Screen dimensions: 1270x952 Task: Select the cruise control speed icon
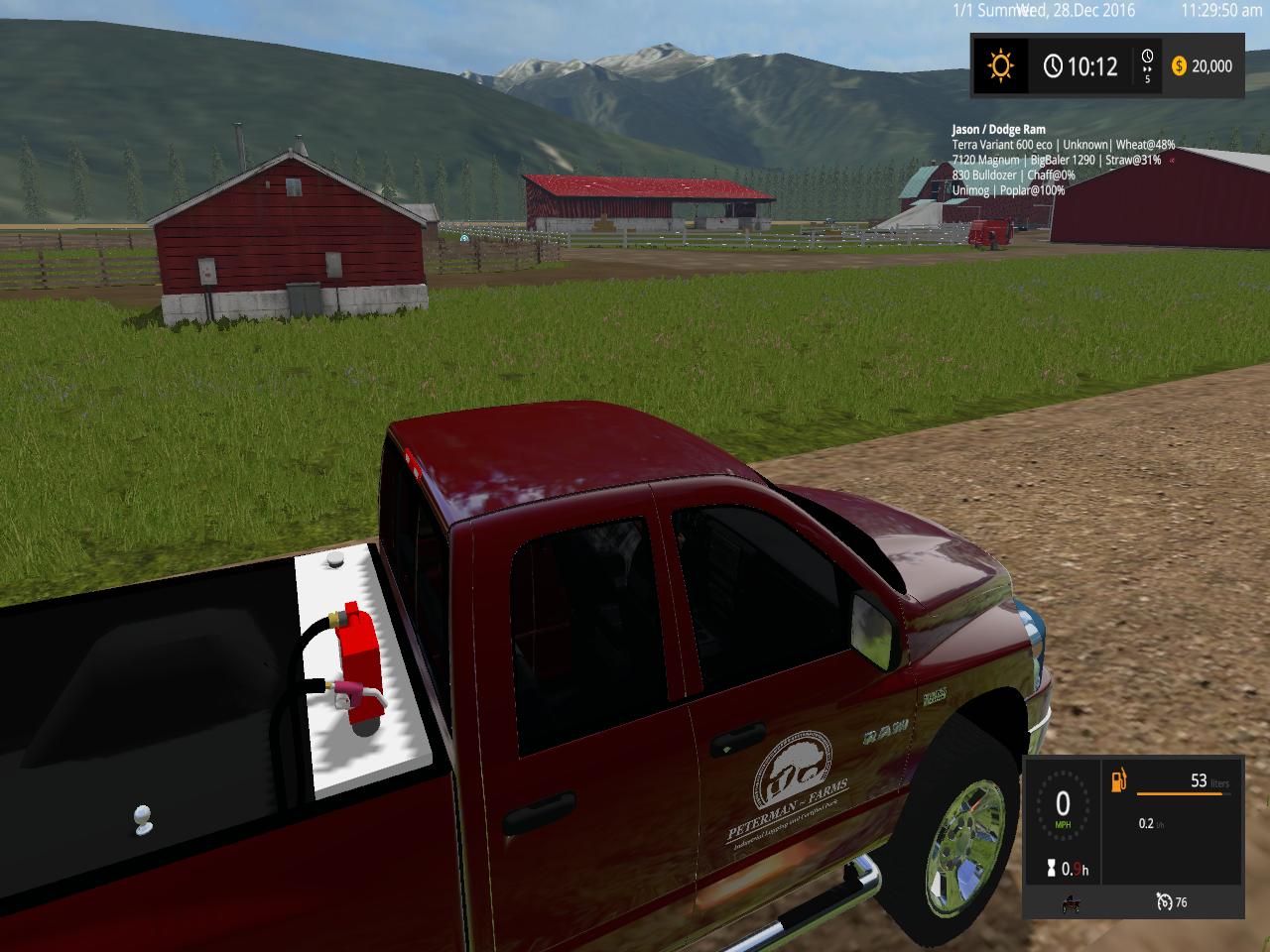[1164, 901]
